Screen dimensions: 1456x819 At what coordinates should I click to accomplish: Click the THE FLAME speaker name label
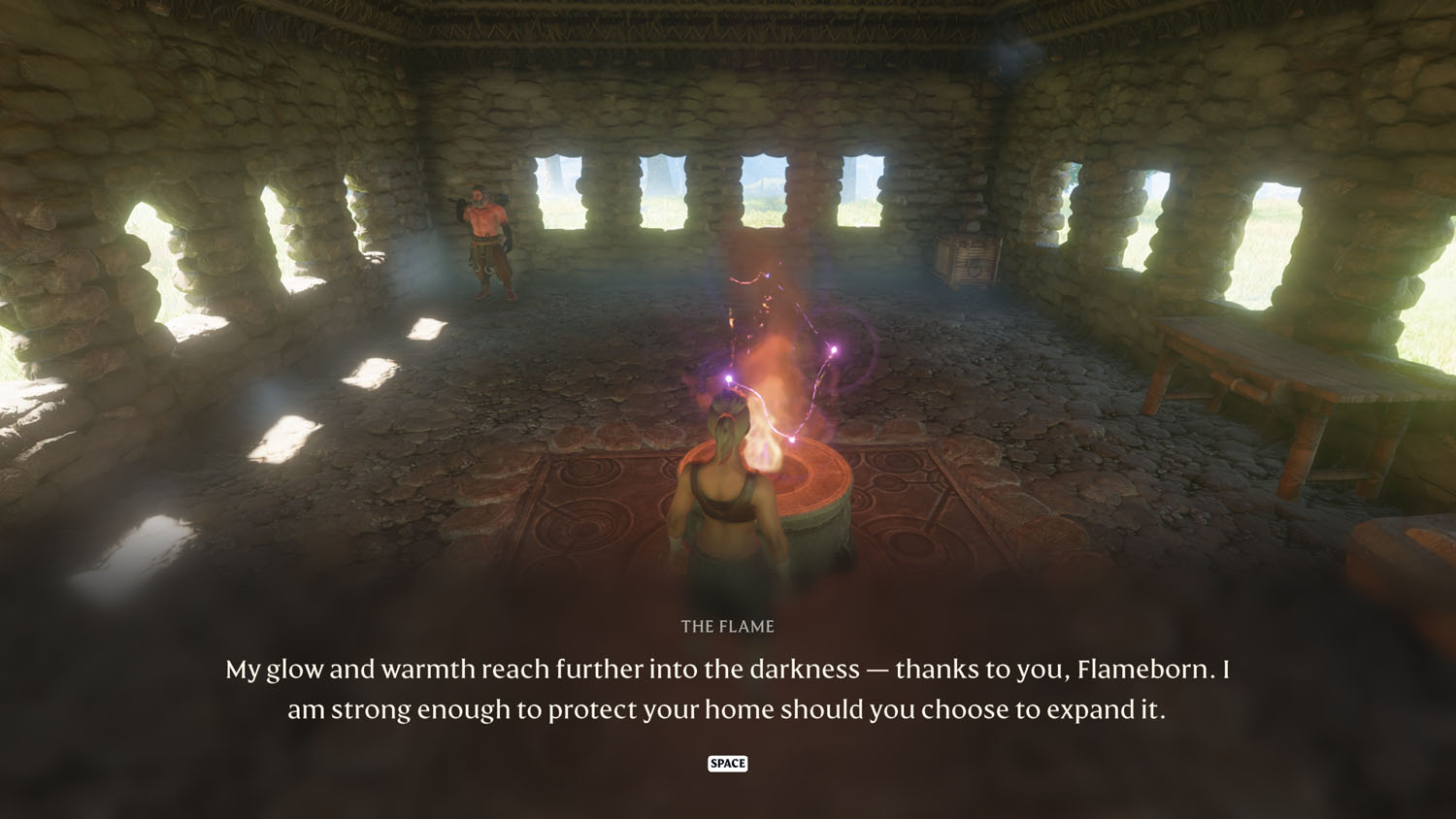pyautogui.click(x=728, y=626)
